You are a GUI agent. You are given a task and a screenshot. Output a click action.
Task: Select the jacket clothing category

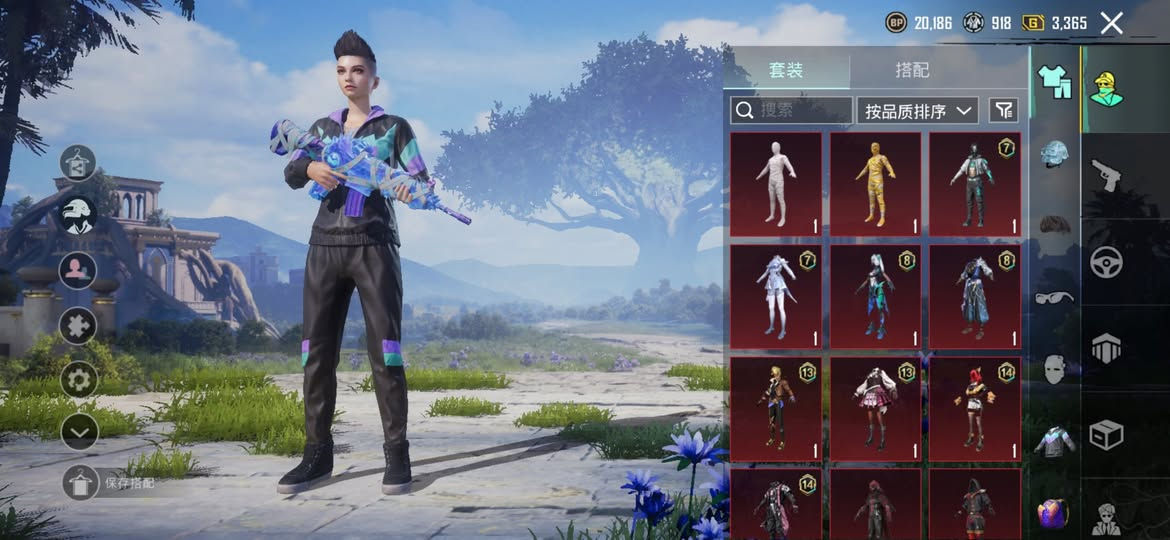click(1054, 441)
